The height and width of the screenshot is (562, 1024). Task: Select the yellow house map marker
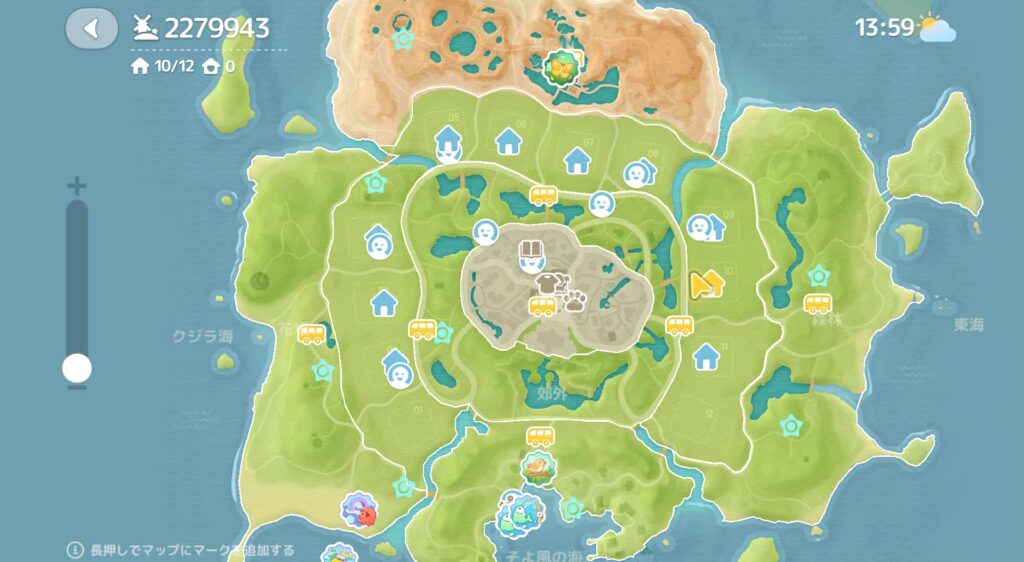tap(707, 285)
